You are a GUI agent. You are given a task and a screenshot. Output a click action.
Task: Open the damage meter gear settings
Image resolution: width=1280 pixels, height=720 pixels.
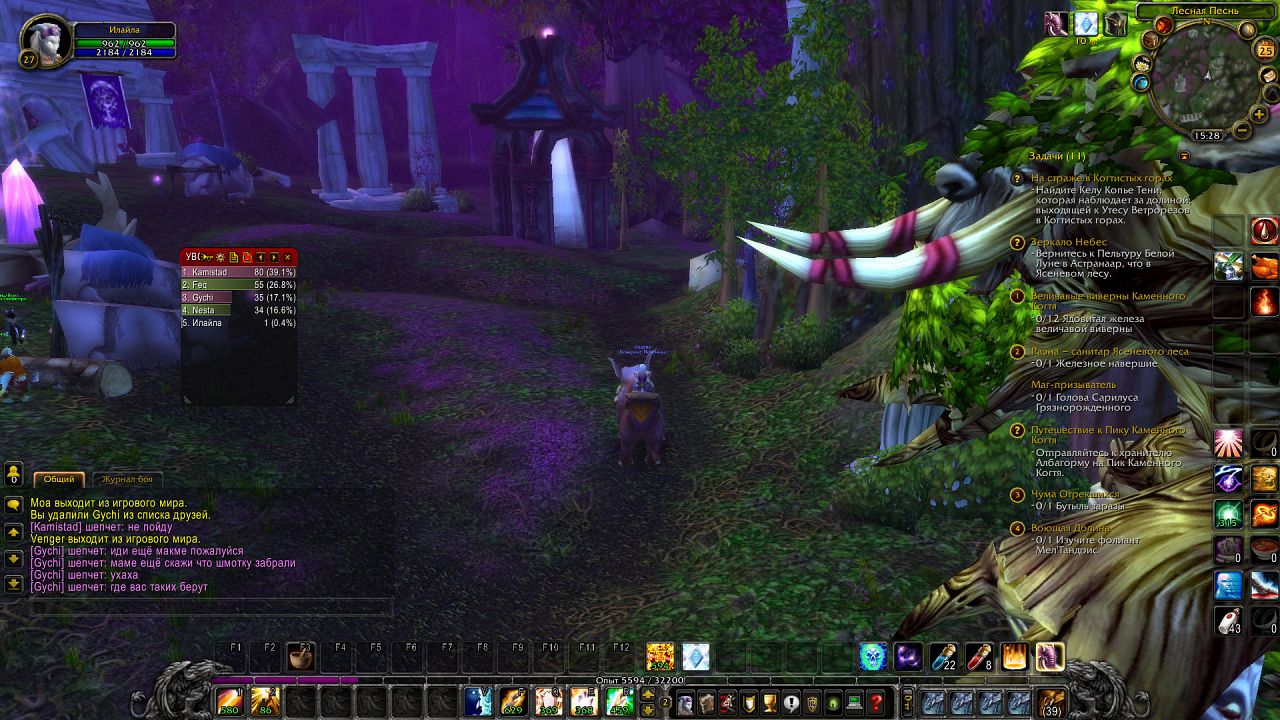tap(220, 257)
